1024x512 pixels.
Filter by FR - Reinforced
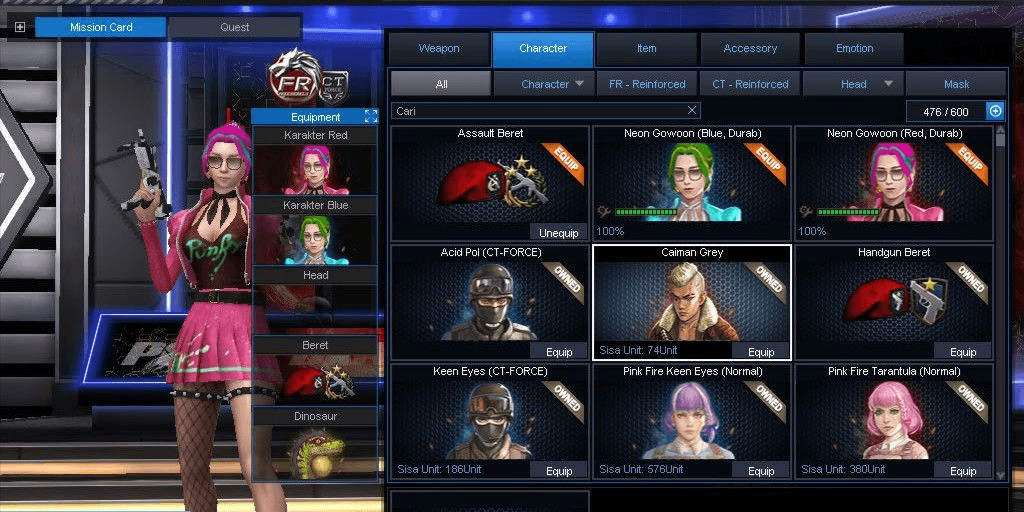click(x=647, y=84)
